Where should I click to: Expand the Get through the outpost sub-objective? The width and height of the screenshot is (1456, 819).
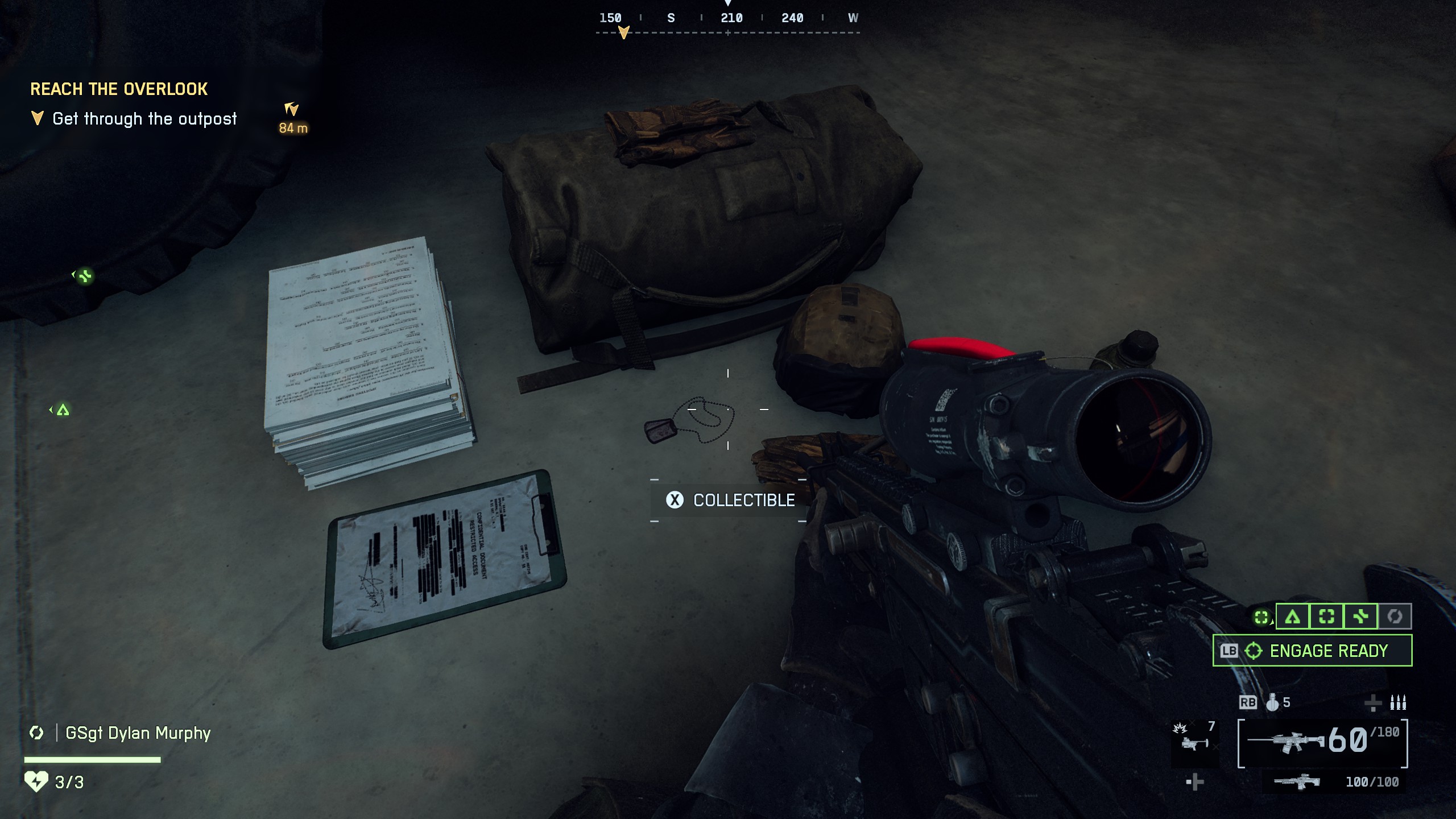click(x=145, y=118)
